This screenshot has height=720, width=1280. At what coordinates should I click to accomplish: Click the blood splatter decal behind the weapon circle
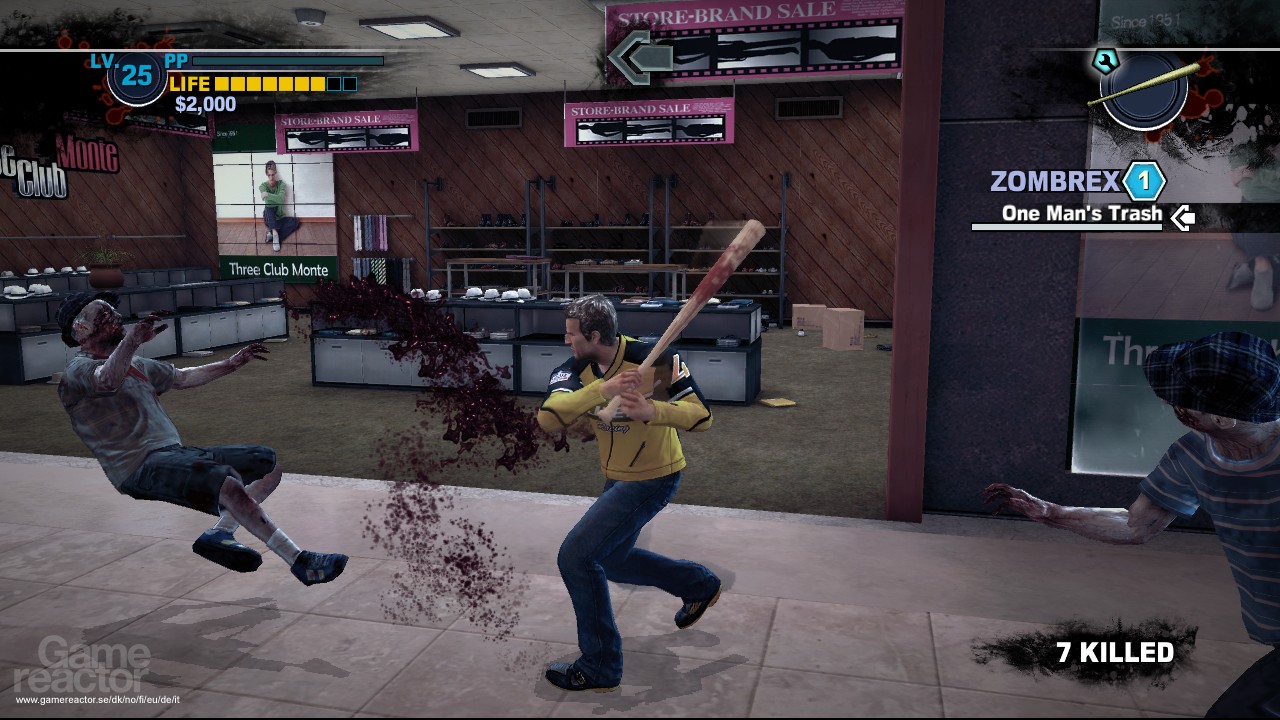tap(1207, 95)
